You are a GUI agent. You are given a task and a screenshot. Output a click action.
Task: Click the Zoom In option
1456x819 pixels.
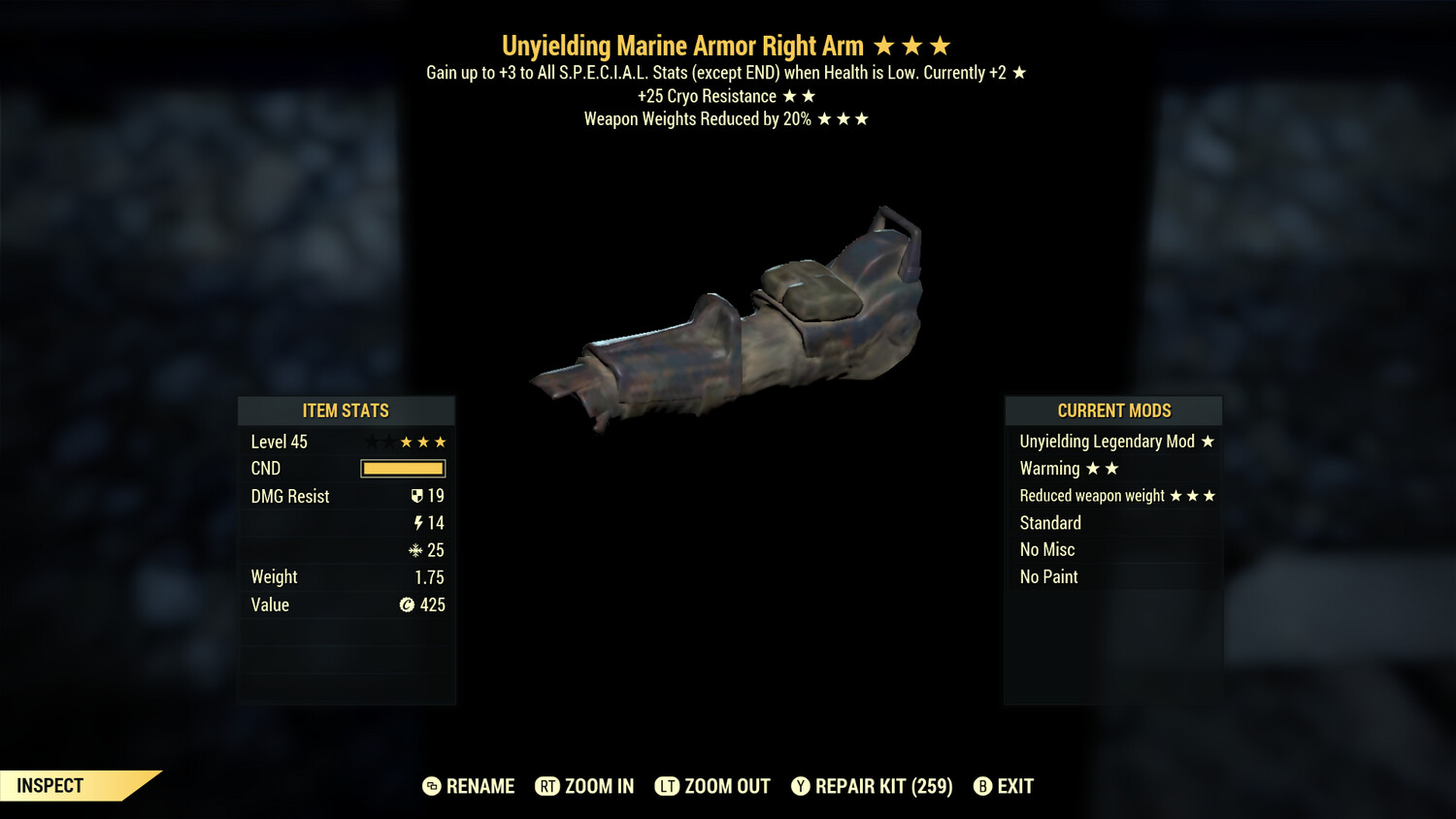coord(584,786)
